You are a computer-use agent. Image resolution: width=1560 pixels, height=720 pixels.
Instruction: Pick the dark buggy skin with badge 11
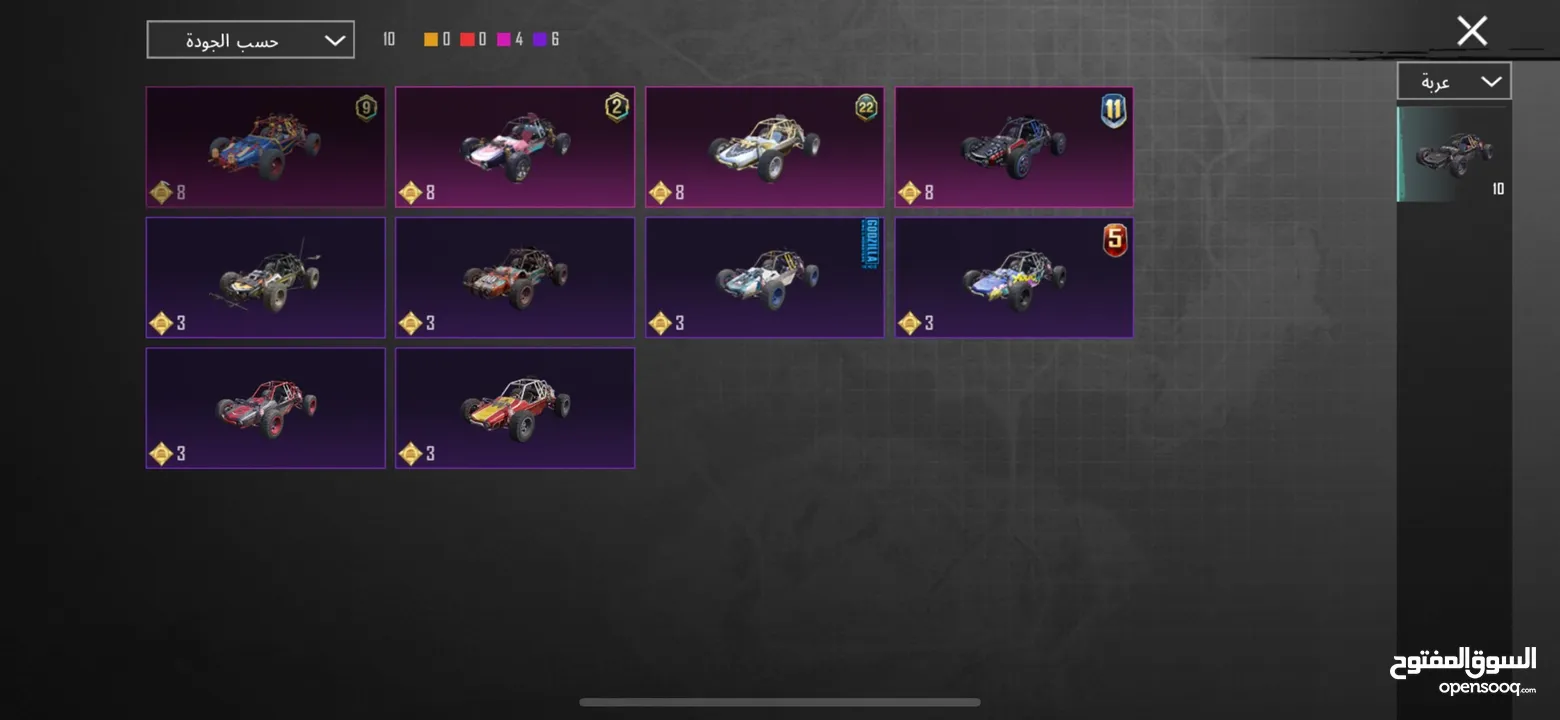coord(1013,147)
